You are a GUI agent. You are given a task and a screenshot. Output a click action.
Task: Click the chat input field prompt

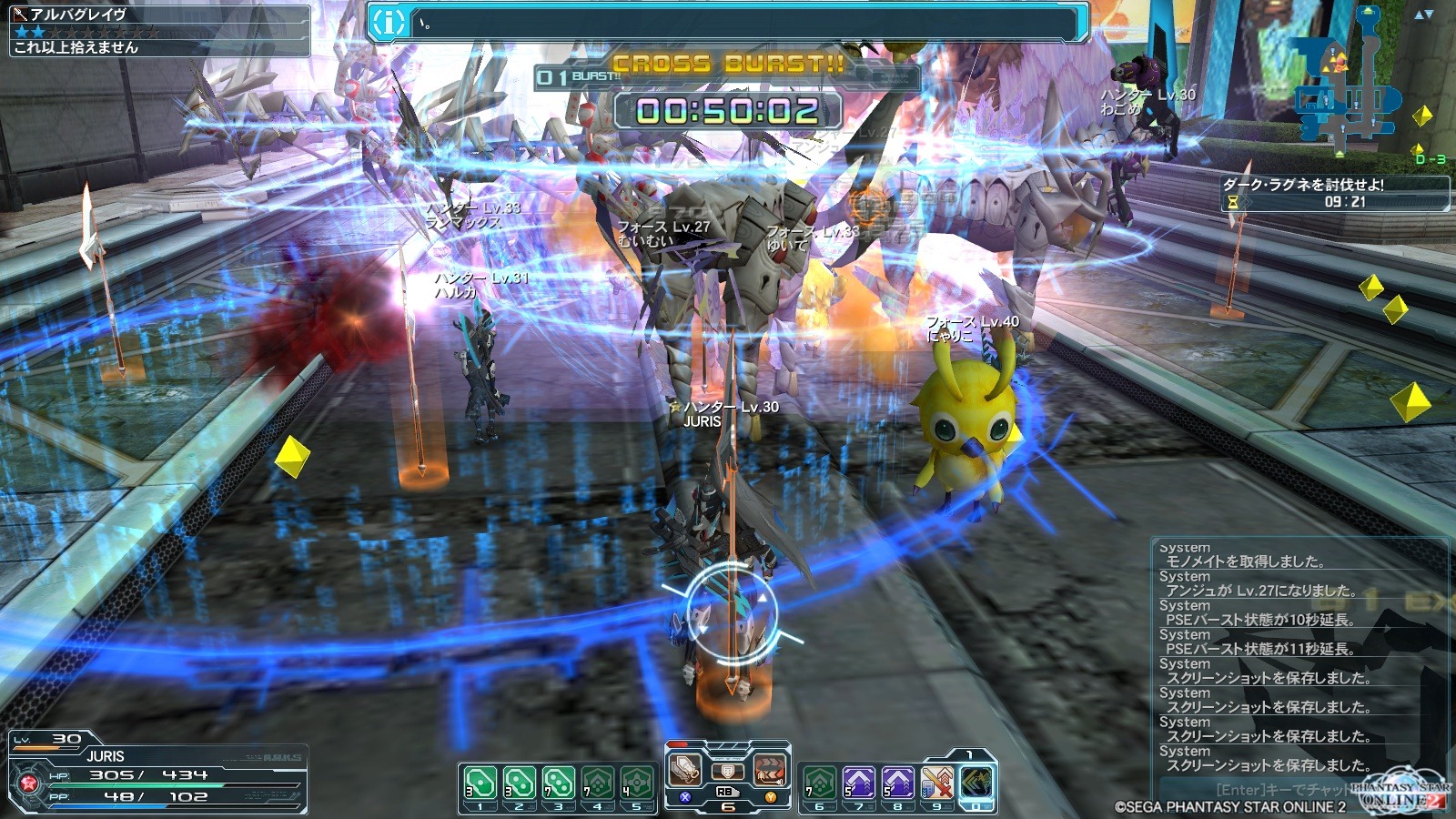click(x=1283, y=790)
